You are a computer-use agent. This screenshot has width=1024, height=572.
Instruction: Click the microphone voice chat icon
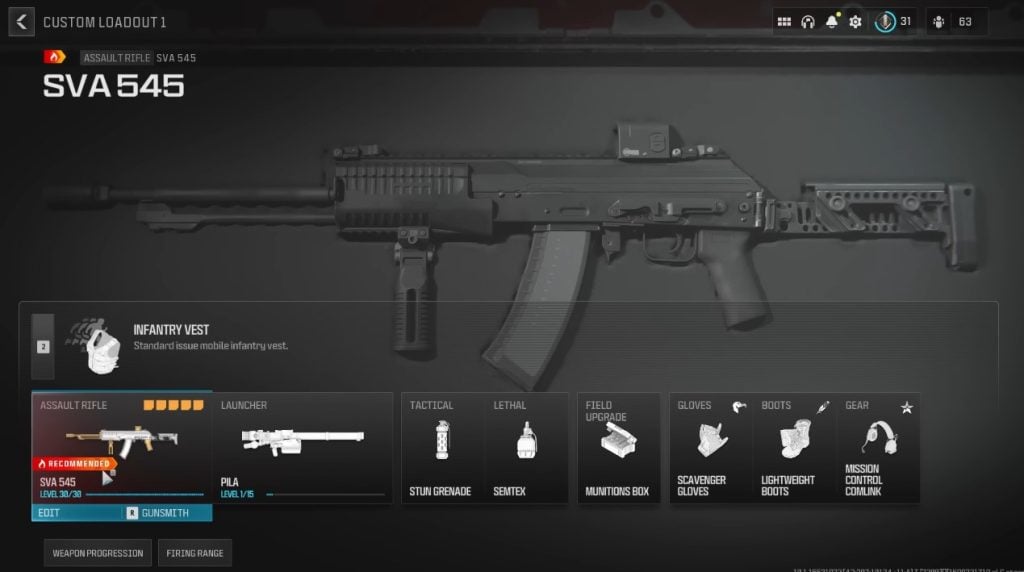point(885,21)
